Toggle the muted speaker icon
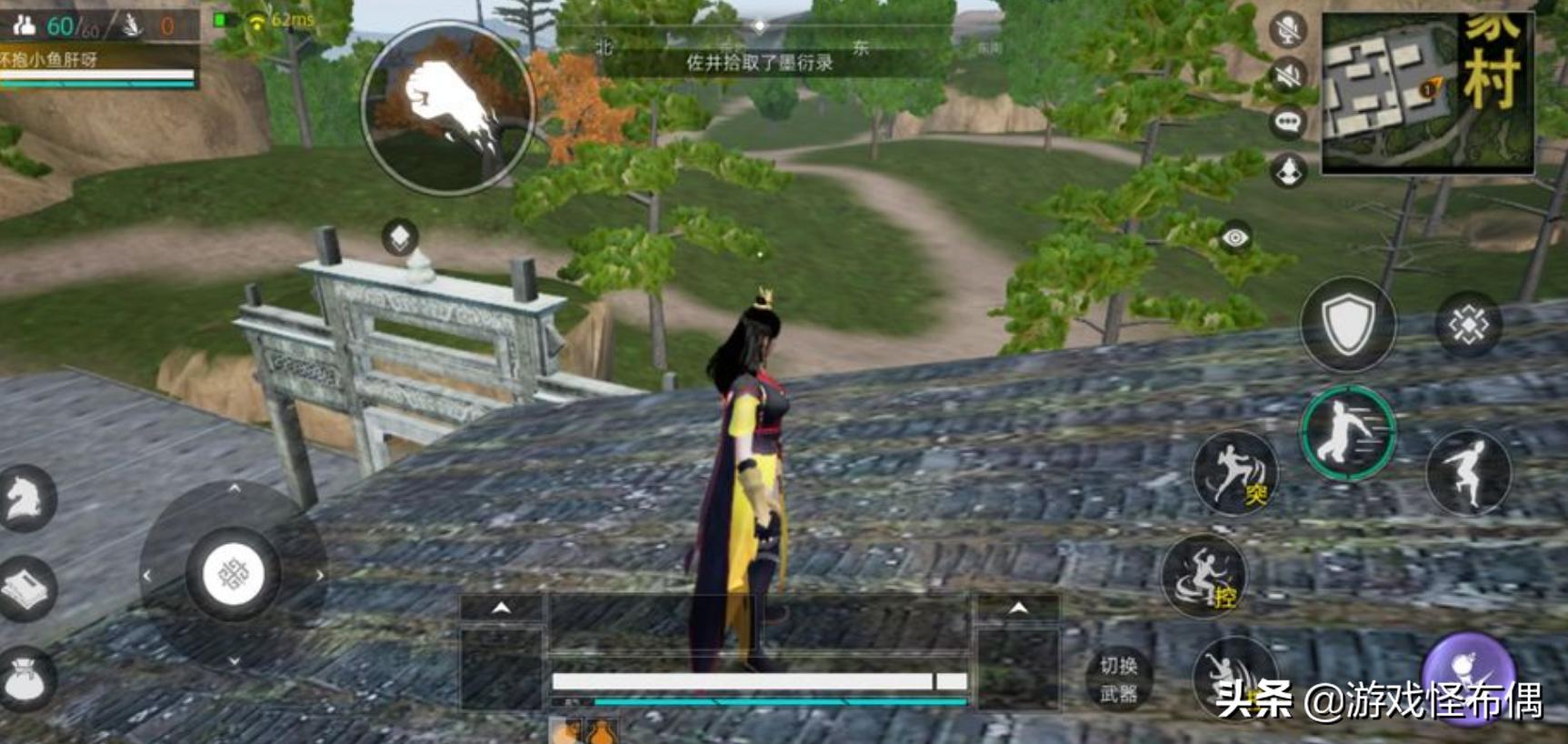This screenshot has height=744, width=1568. point(1287,75)
